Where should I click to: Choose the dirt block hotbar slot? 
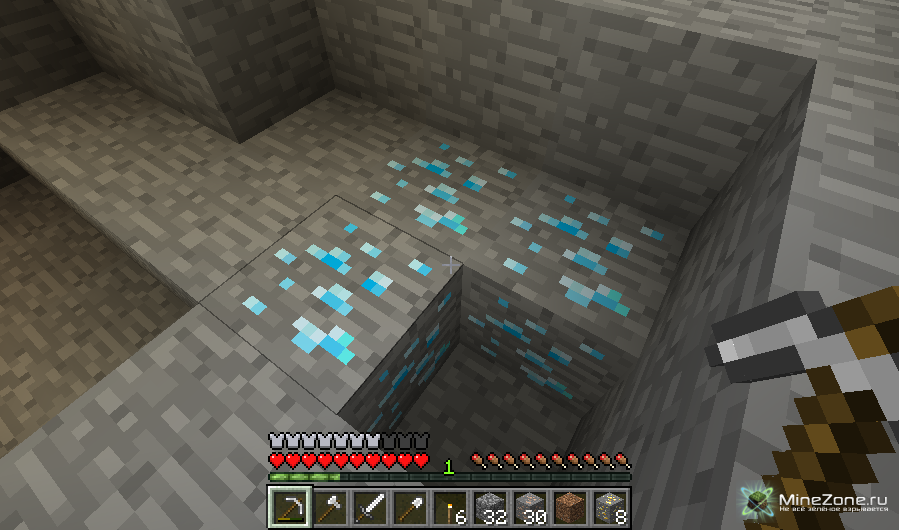(569, 508)
